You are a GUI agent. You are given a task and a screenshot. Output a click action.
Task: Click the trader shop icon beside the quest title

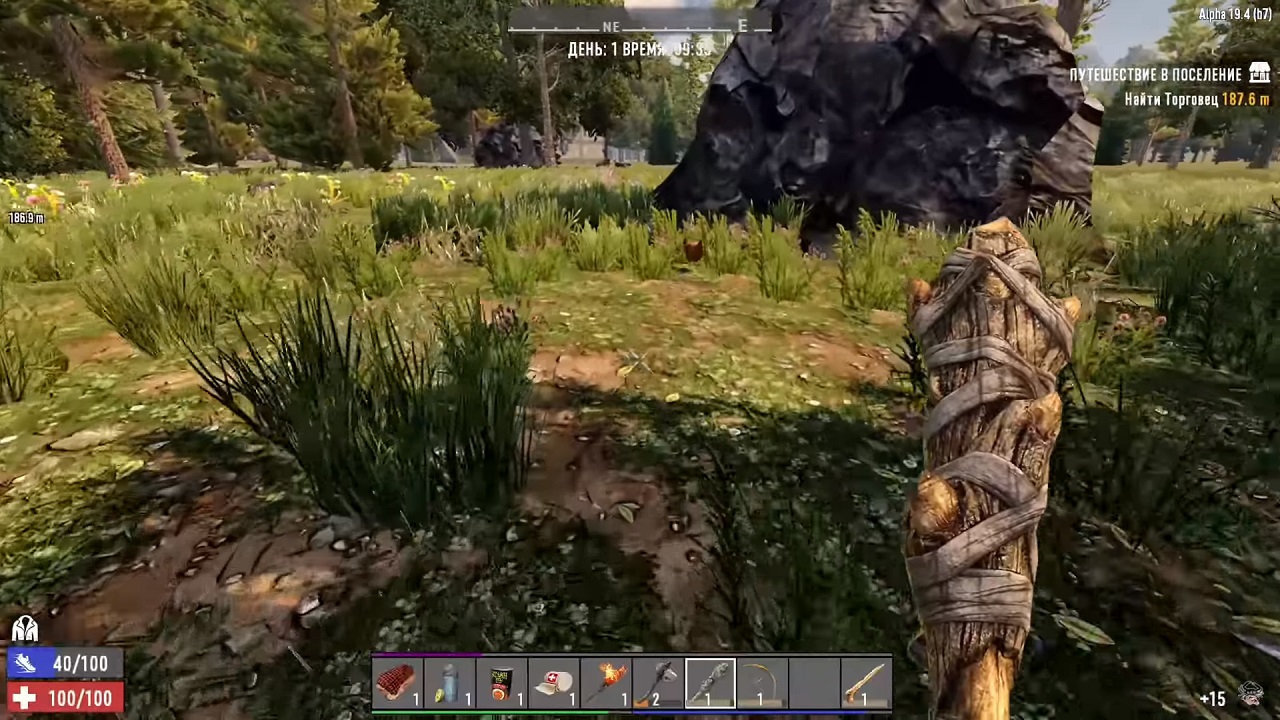1259,74
